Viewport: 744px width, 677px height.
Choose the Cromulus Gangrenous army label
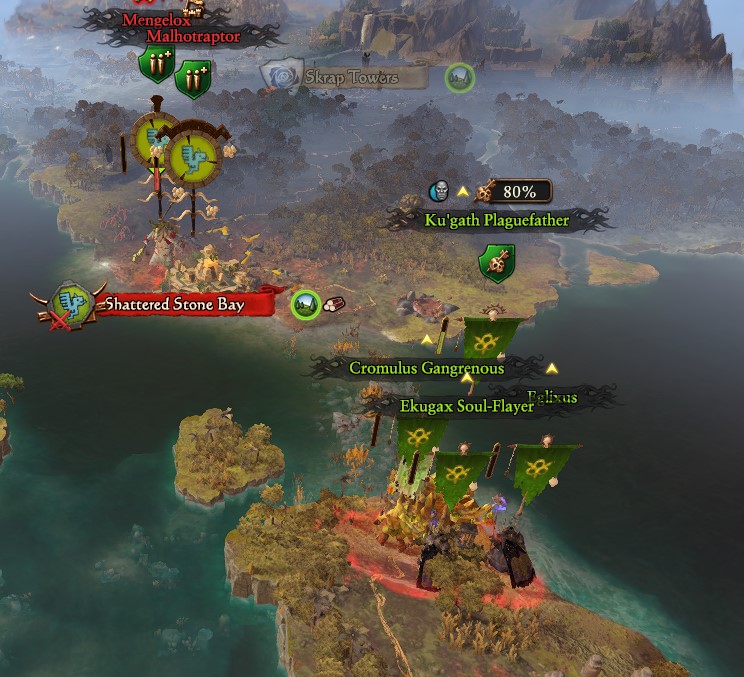coord(426,368)
